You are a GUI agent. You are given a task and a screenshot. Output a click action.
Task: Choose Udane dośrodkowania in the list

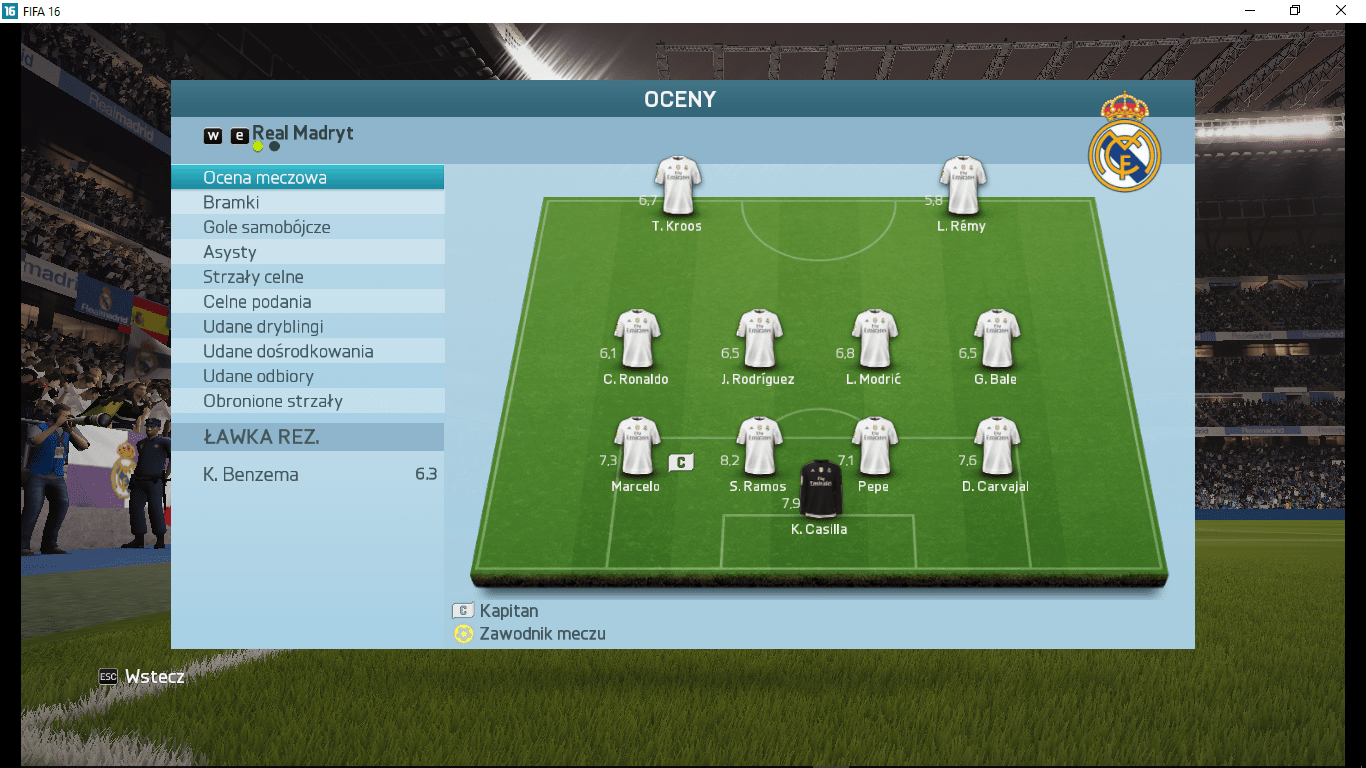[307, 352]
